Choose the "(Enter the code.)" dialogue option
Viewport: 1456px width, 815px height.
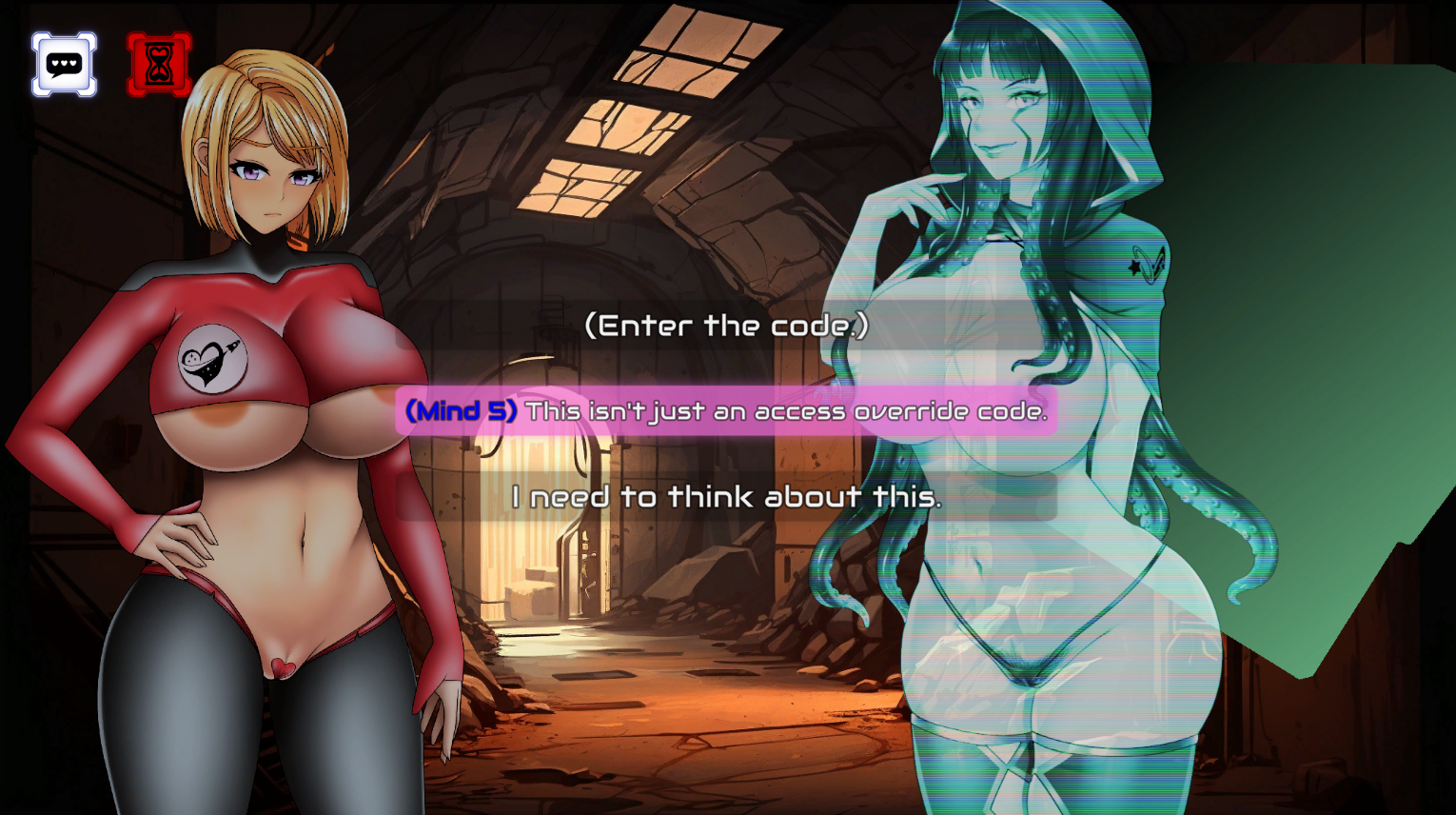point(726,326)
